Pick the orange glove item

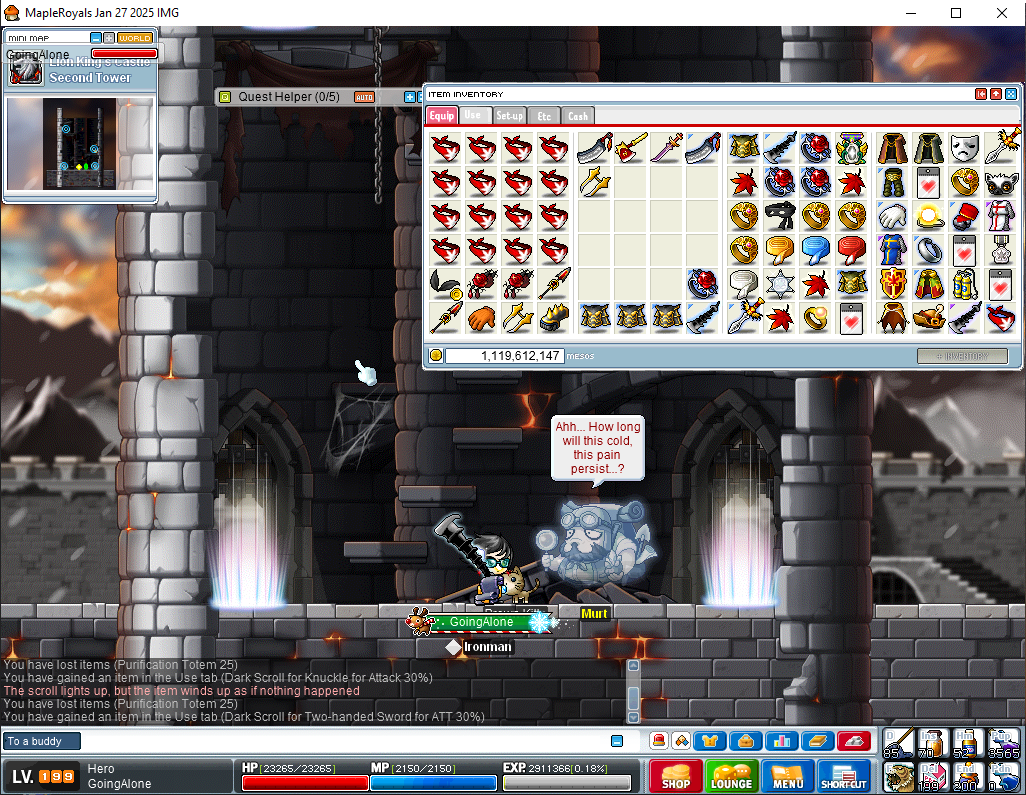click(481, 318)
